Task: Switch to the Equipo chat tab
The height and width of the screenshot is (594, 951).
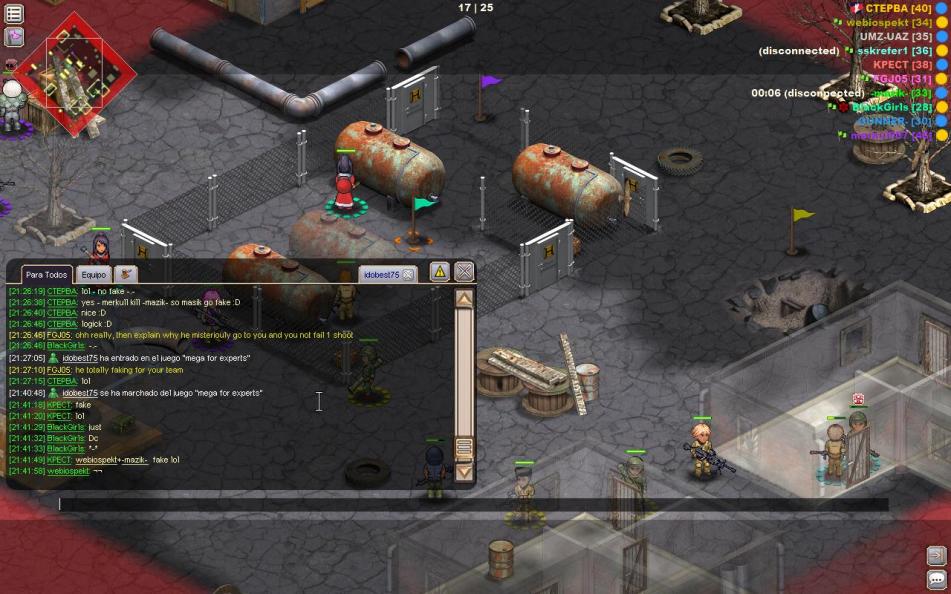Action: [94, 274]
